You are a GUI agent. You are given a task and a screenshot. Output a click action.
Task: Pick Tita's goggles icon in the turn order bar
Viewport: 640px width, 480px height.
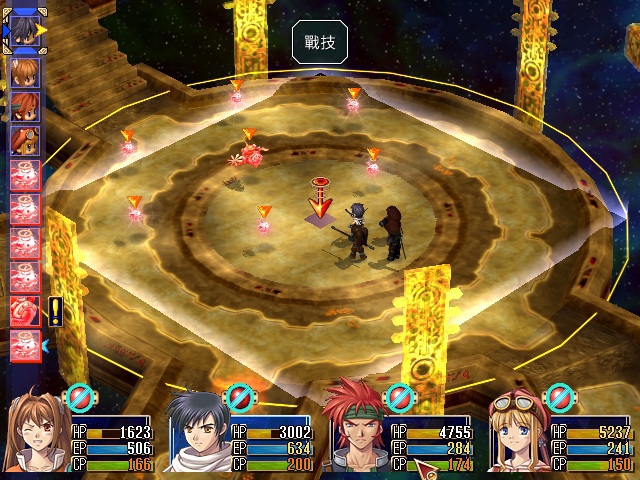click(x=25, y=138)
